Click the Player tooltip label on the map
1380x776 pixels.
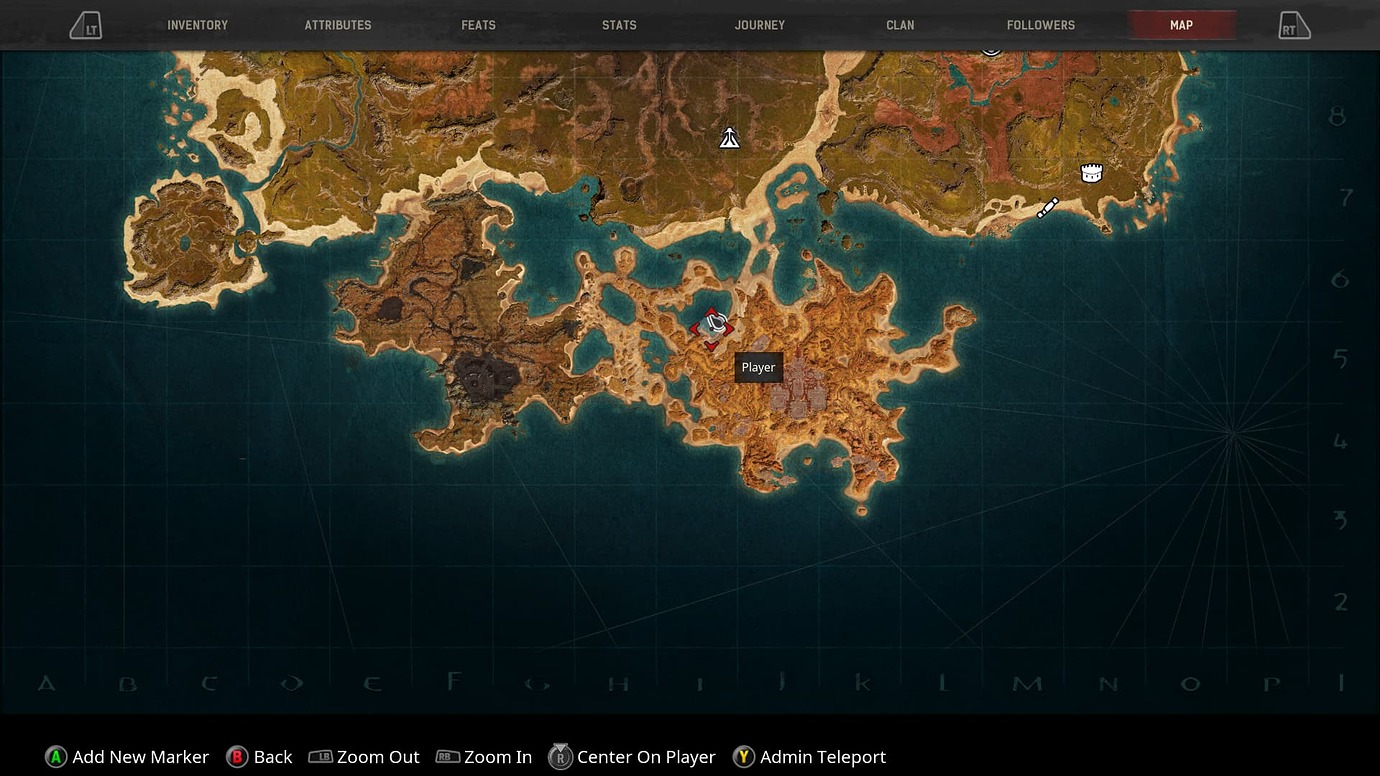tap(758, 367)
